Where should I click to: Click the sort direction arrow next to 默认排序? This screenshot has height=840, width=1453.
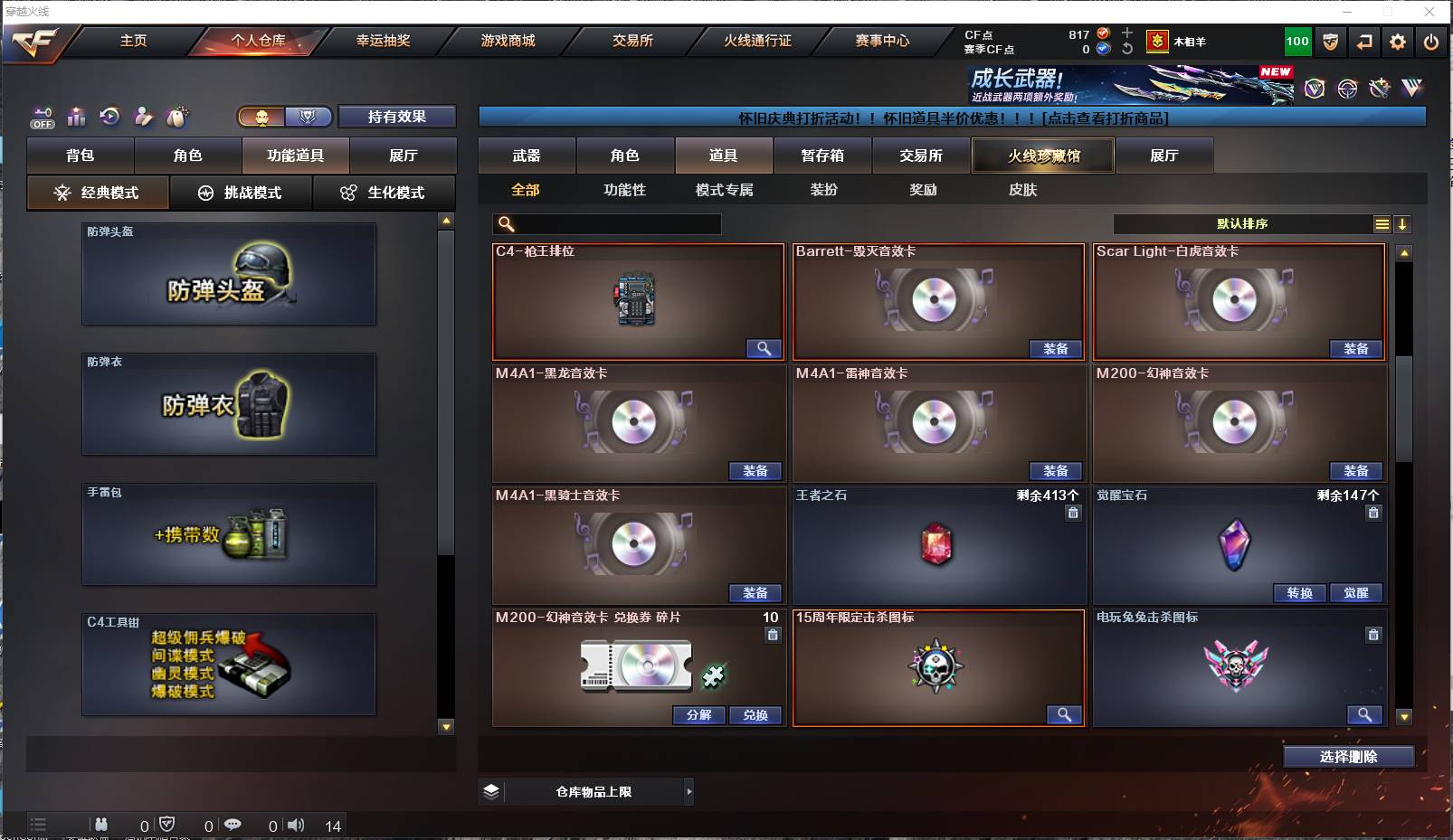pos(1403,223)
